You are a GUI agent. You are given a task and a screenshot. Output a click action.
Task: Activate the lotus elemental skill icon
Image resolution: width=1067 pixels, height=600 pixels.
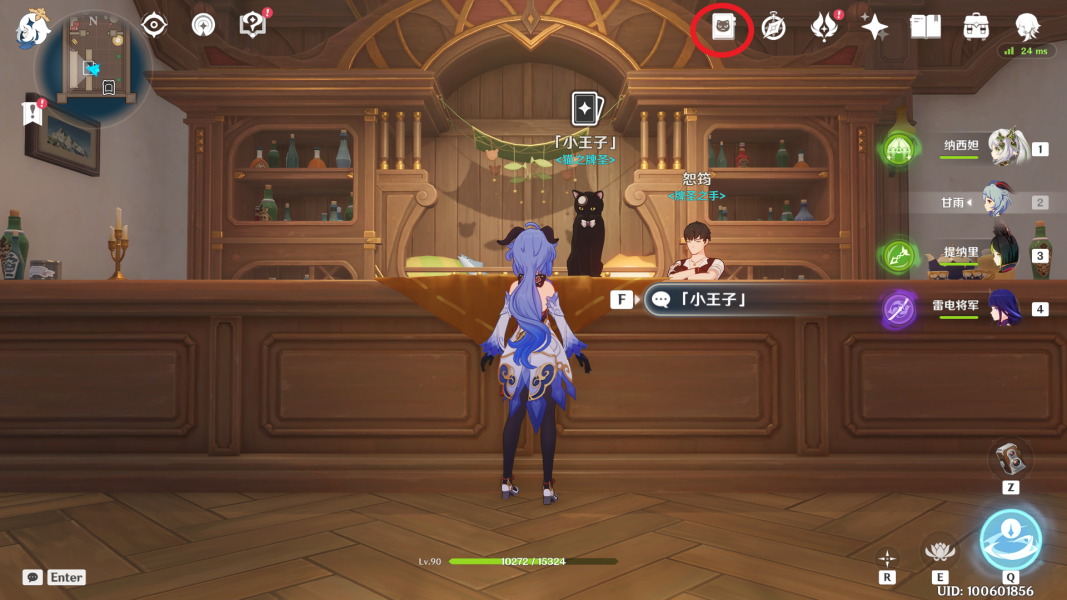pos(939,550)
